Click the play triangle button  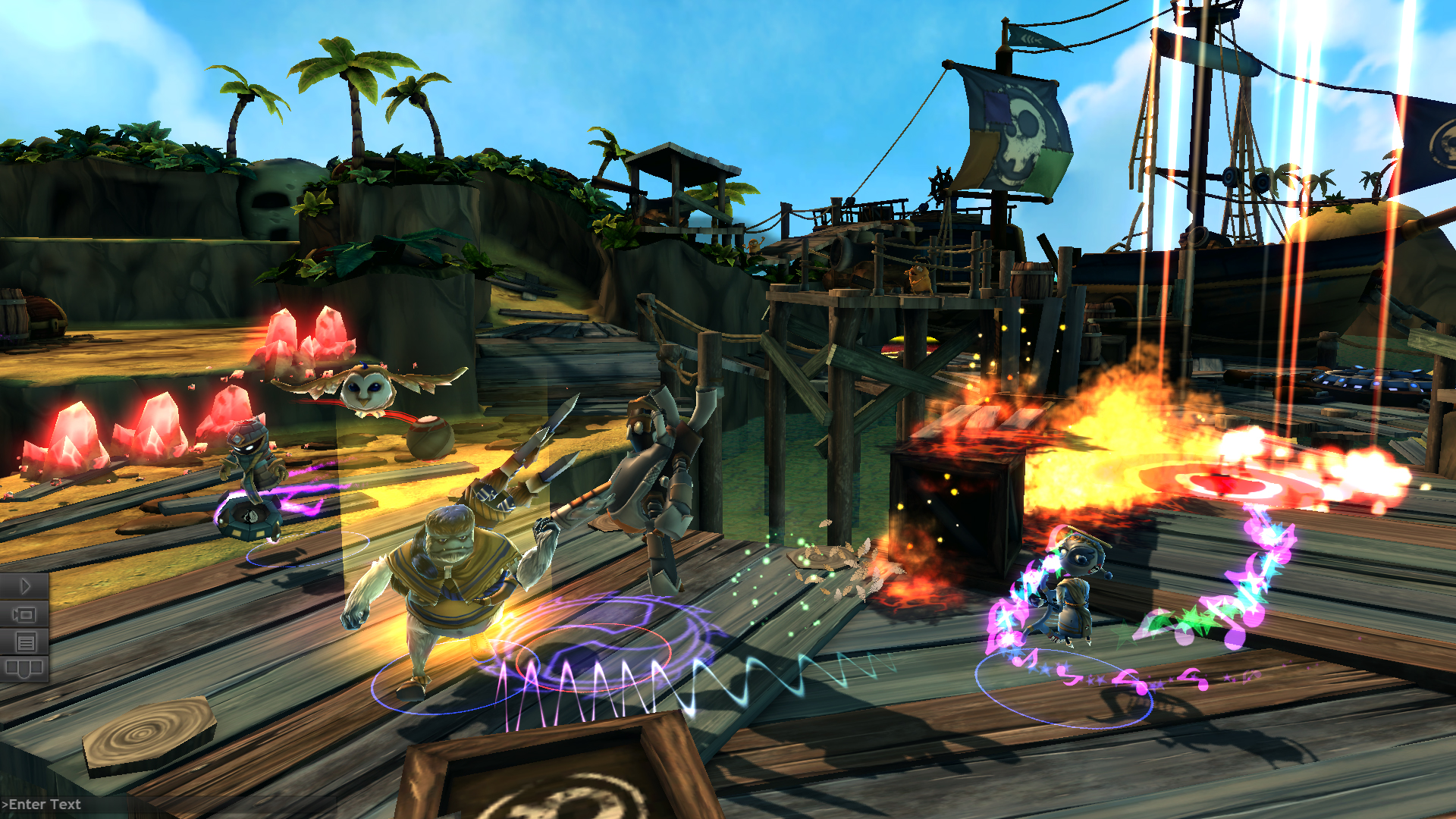point(24,586)
